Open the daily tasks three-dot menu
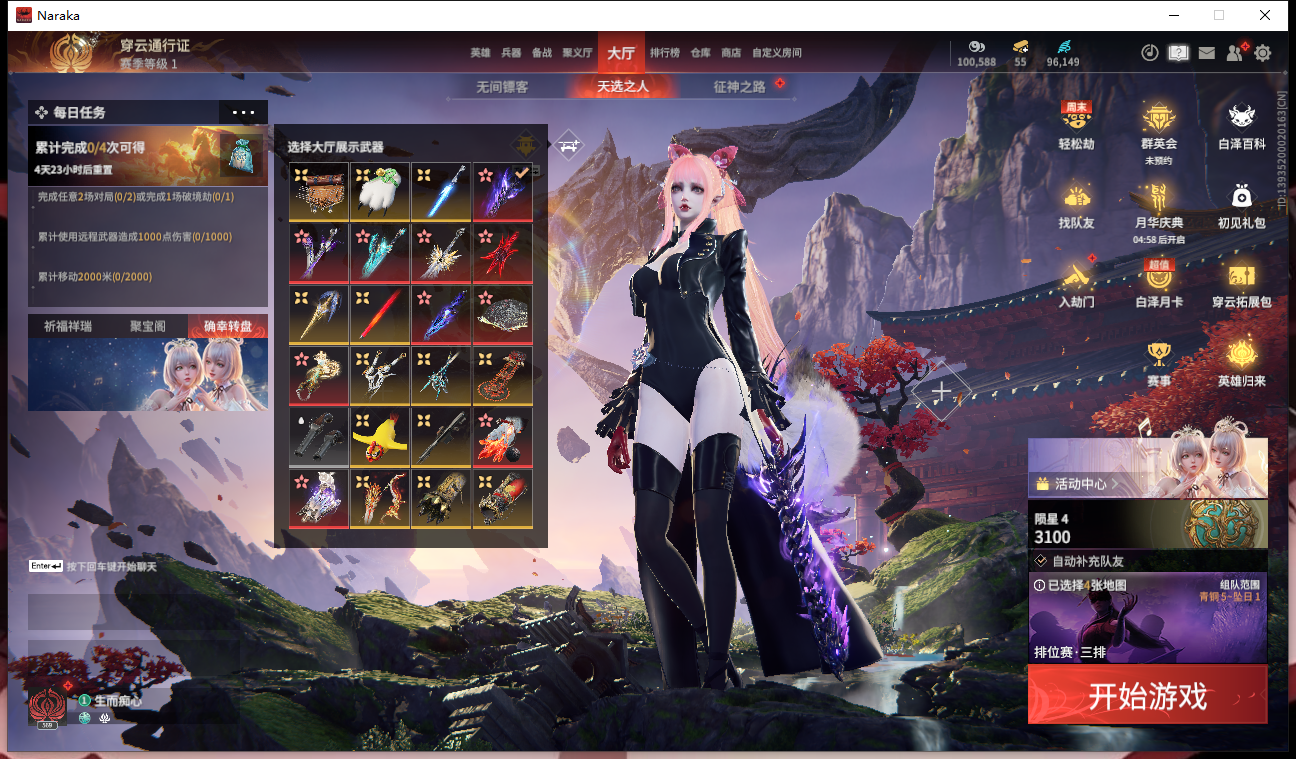Image resolution: width=1296 pixels, height=759 pixels. (243, 113)
